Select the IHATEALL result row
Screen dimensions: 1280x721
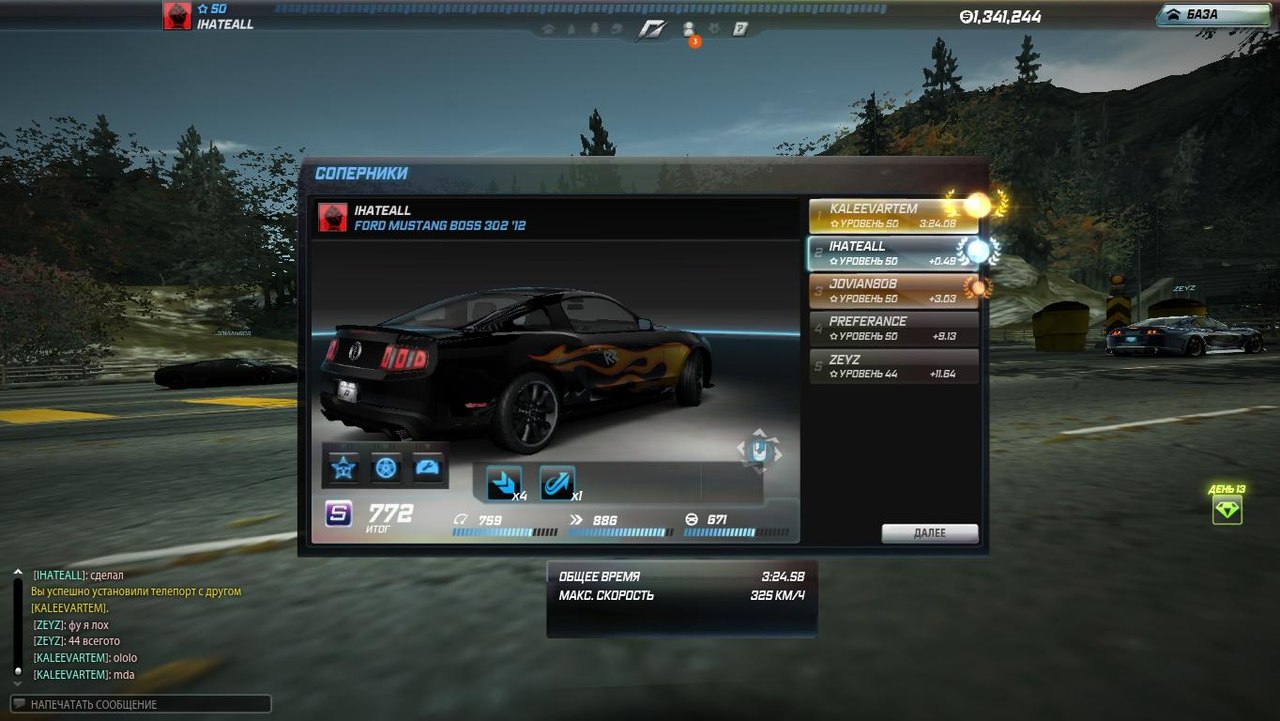[880, 253]
